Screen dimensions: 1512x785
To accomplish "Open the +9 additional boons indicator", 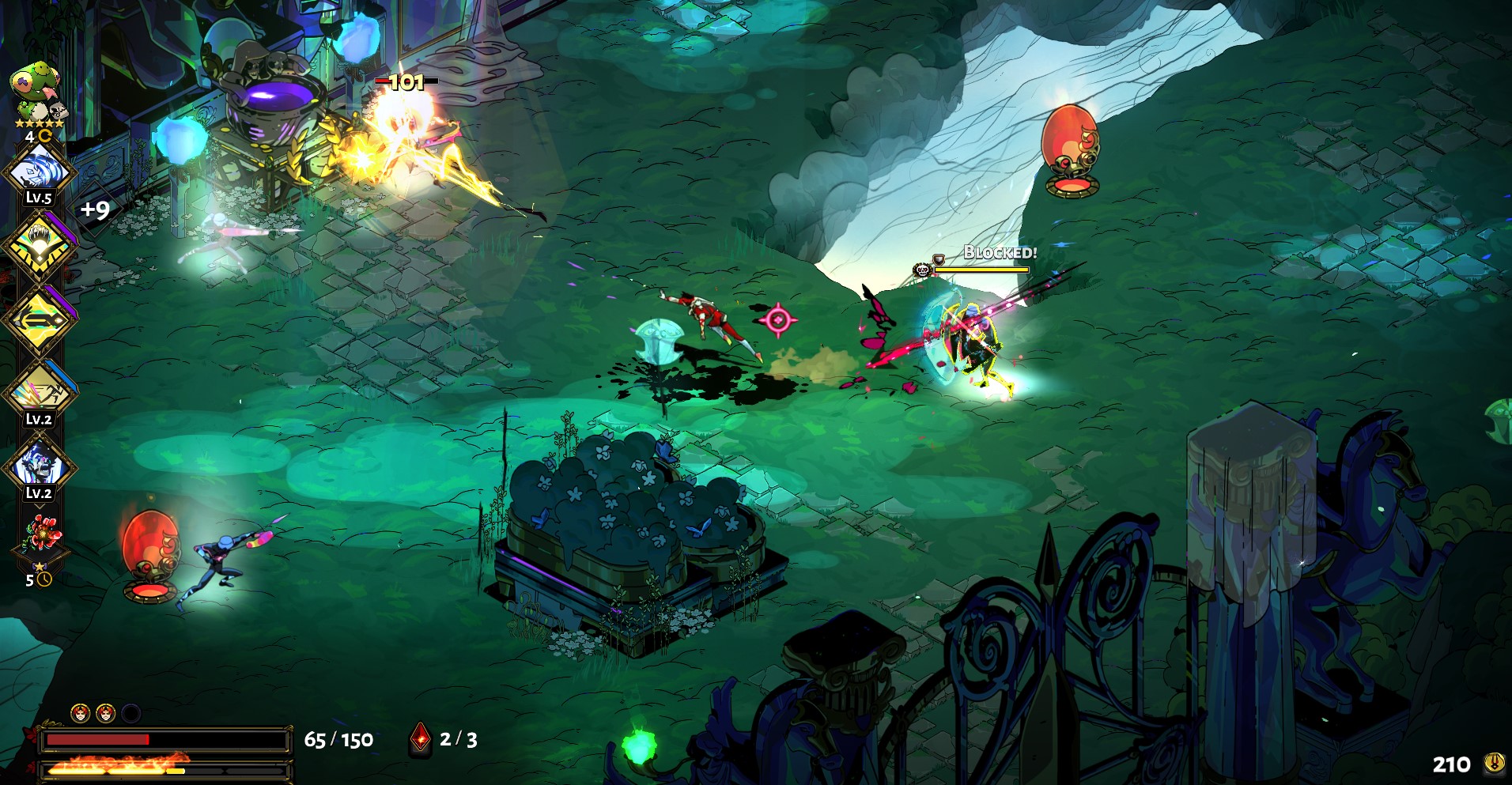I will pos(95,209).
